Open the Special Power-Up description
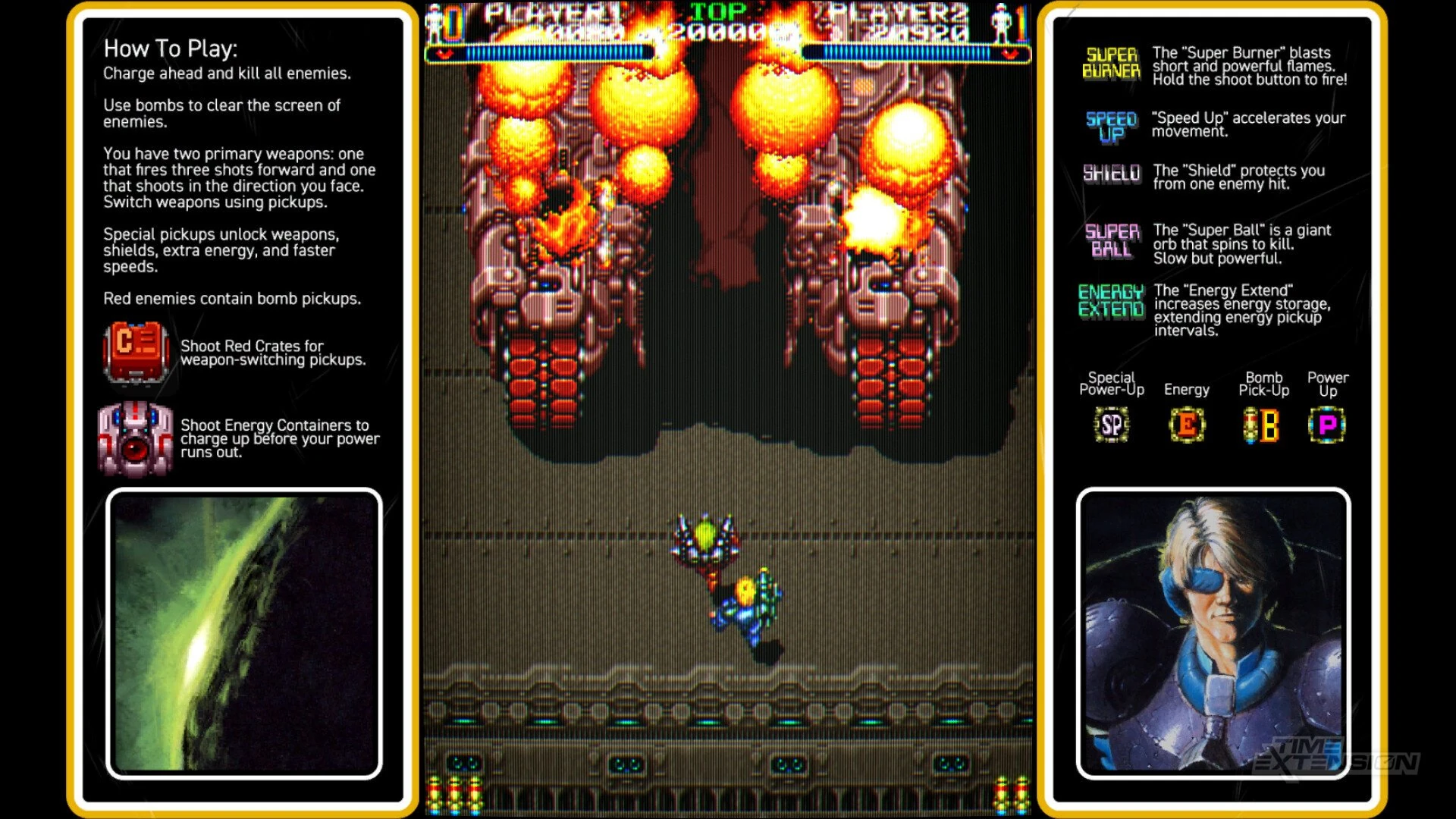The height and width of the screenshot is (819, 1456). 1110,383
